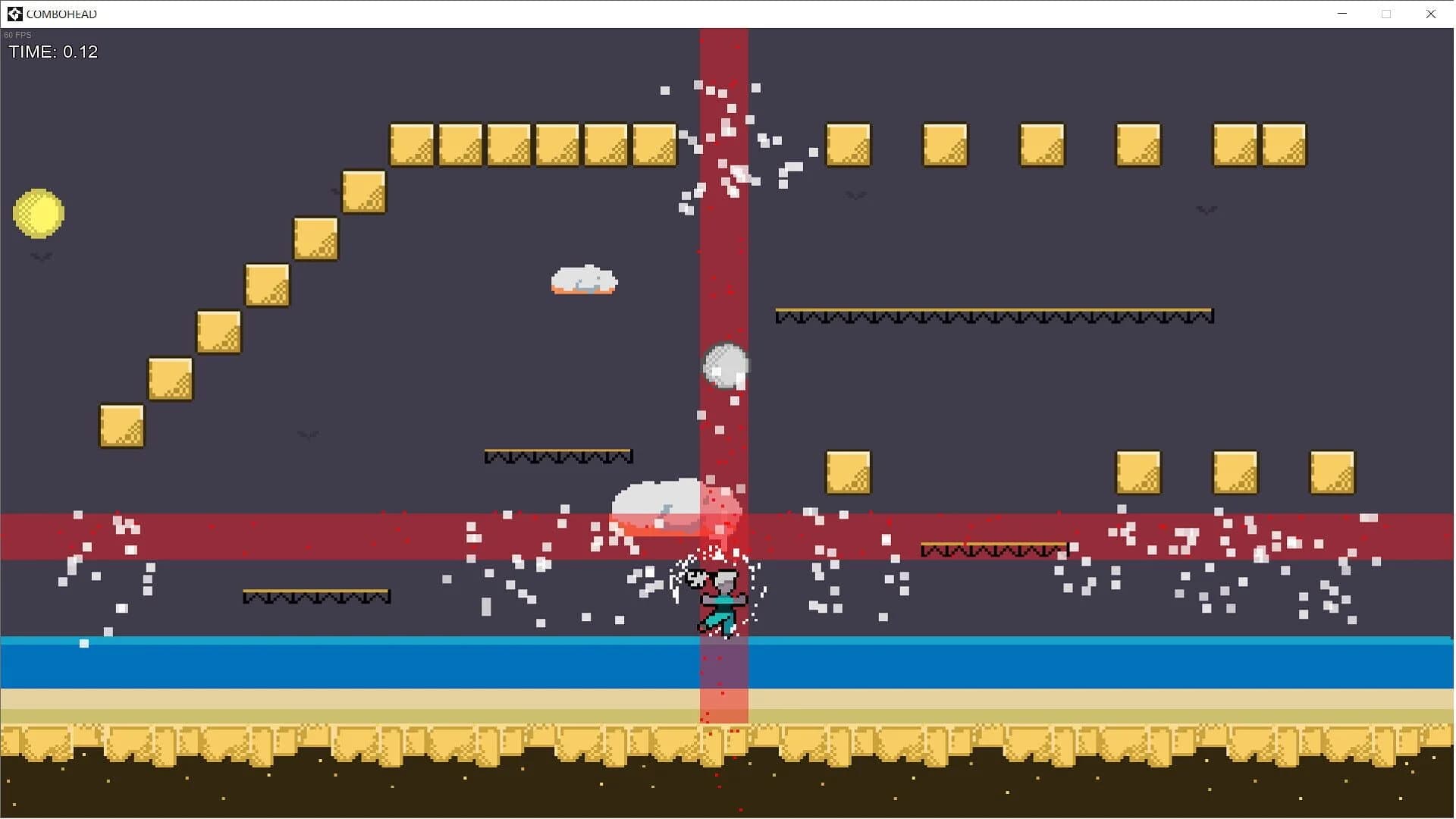Click the yellow sun in the sky
Image resolution: width=1456 pixels, height=819 pixels.
(38, 213)
